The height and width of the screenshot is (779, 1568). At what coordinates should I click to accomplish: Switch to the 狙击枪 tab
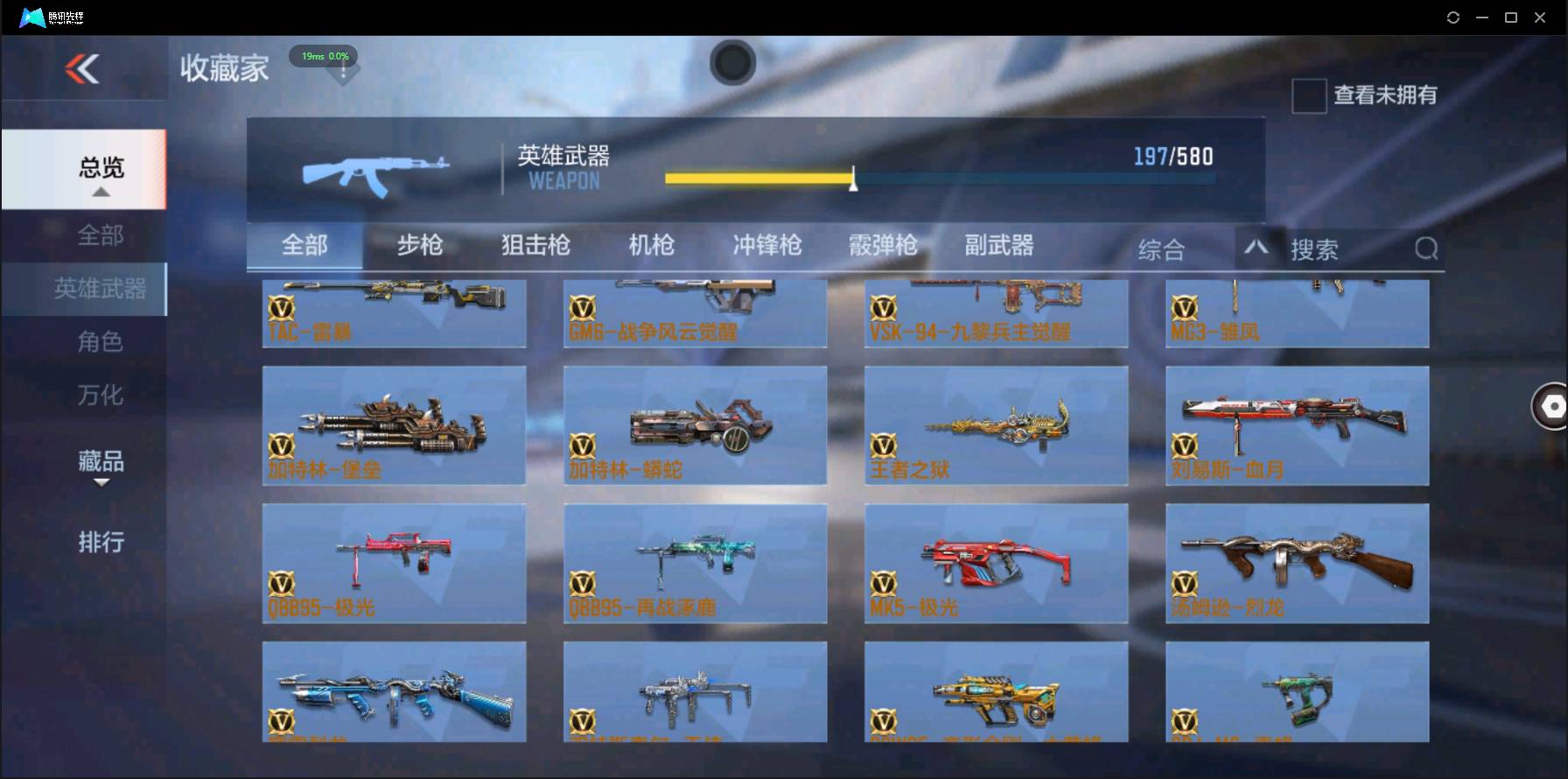pos(535,246)
